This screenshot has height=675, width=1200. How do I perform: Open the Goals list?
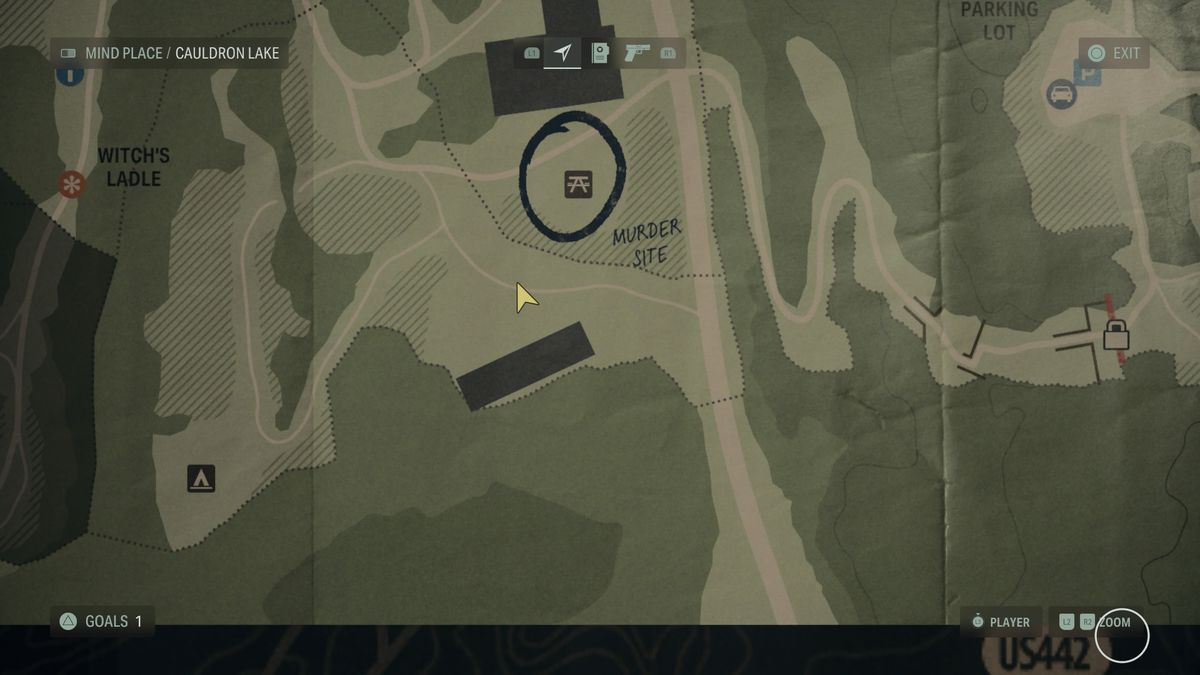point(102,621)
